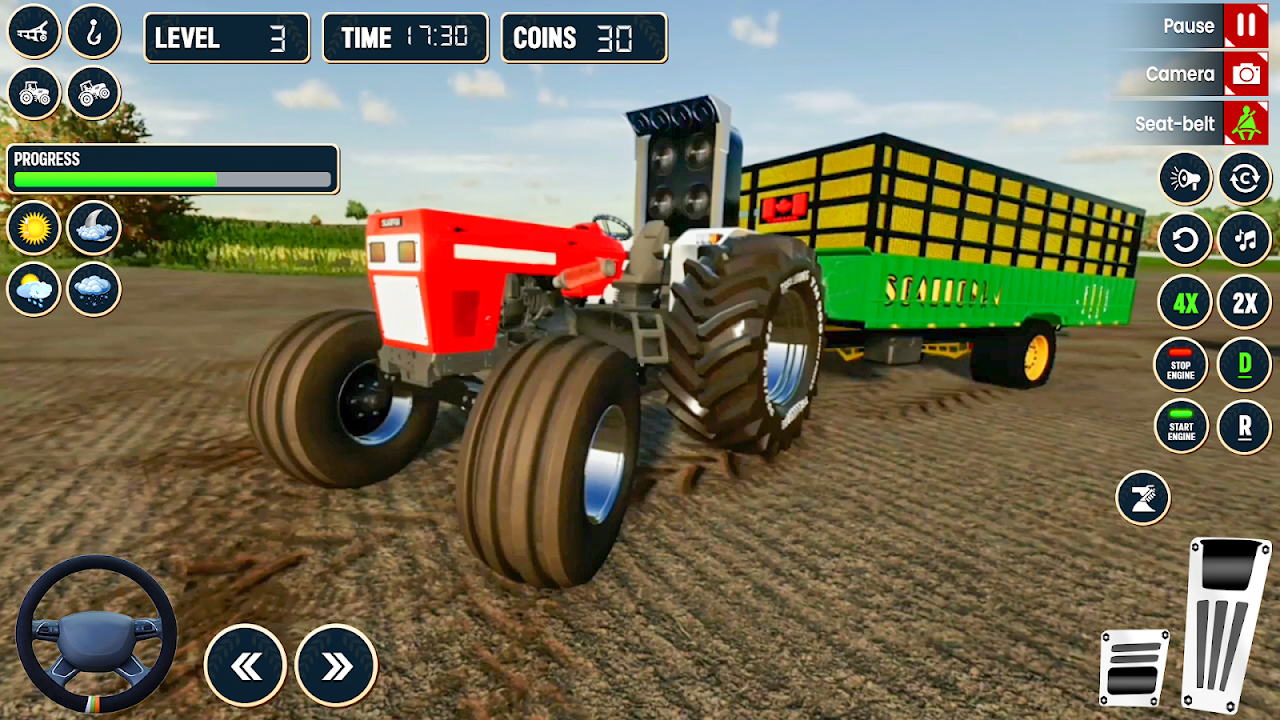Screen dimensions: 1280x720
Task: Switch the camera view
Action: [x=1245, y=74]
